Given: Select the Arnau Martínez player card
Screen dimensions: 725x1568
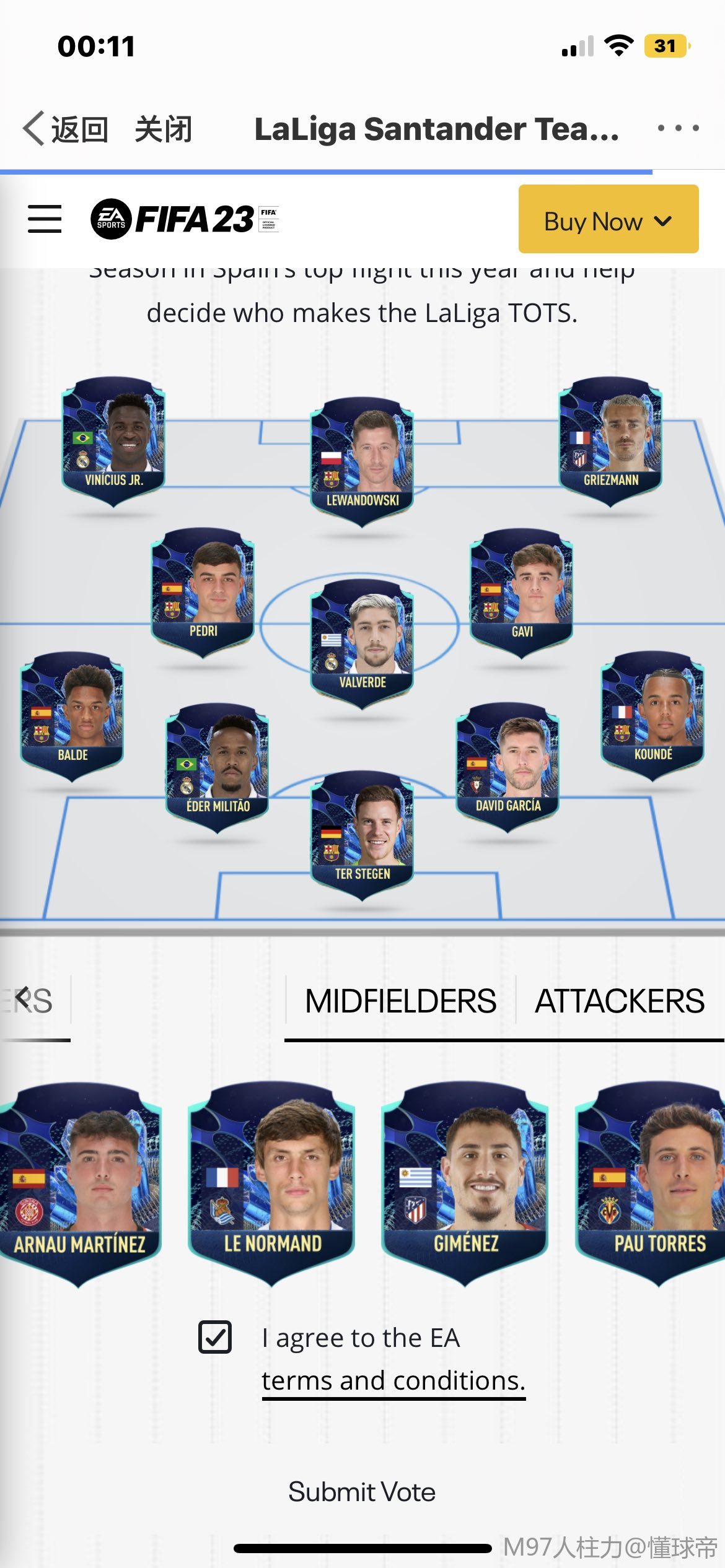Looking at the screenshot, I should [x=79, y=1182].
